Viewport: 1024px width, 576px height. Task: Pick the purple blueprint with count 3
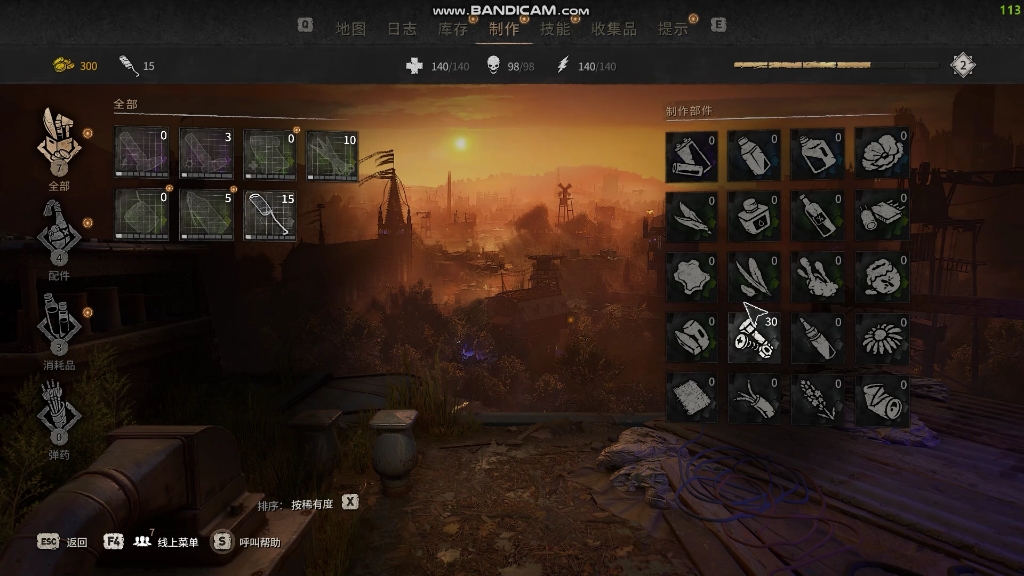[x=206, y=155]
